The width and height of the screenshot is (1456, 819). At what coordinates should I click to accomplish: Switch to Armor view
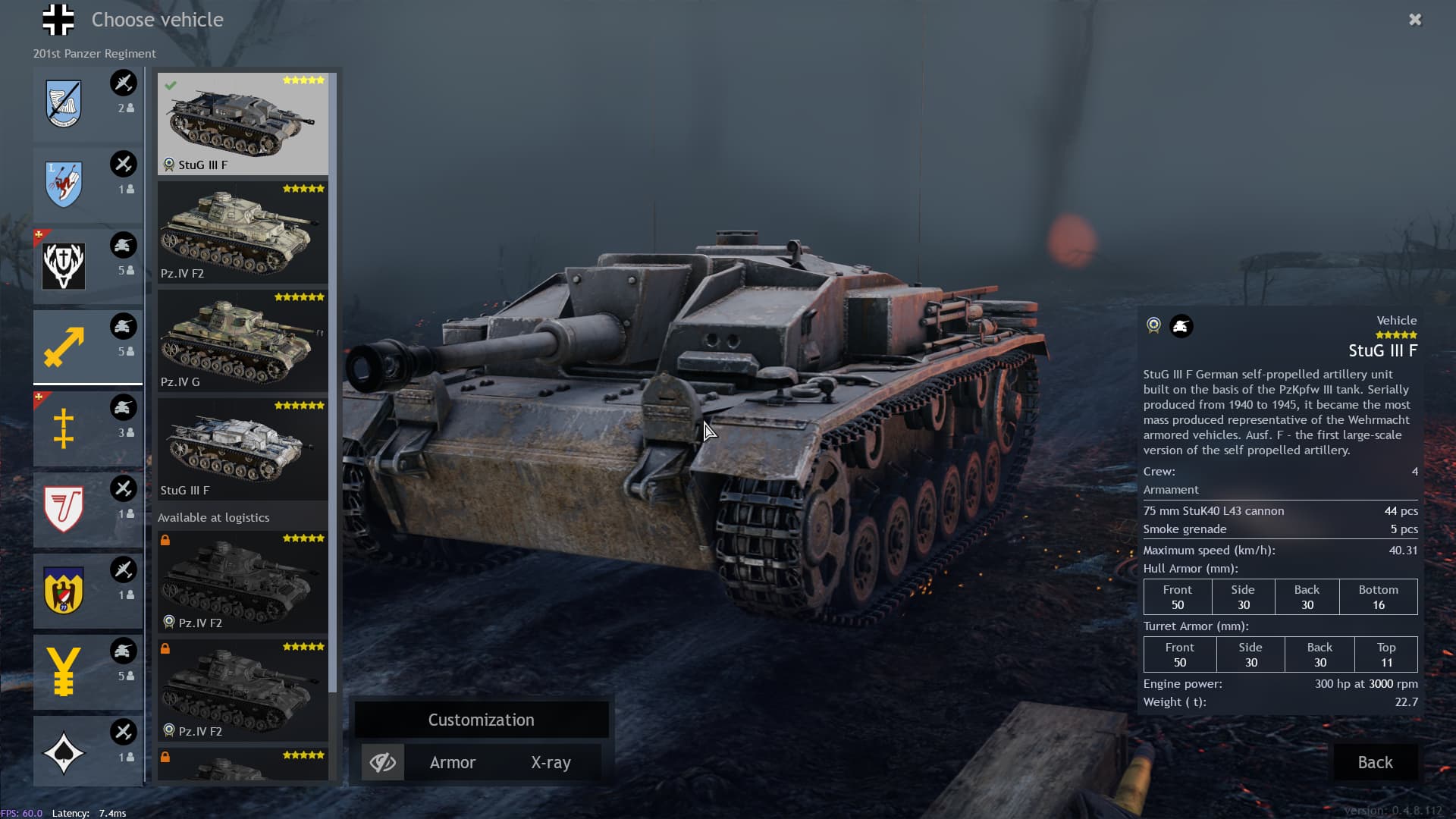[x=453, y=762]
